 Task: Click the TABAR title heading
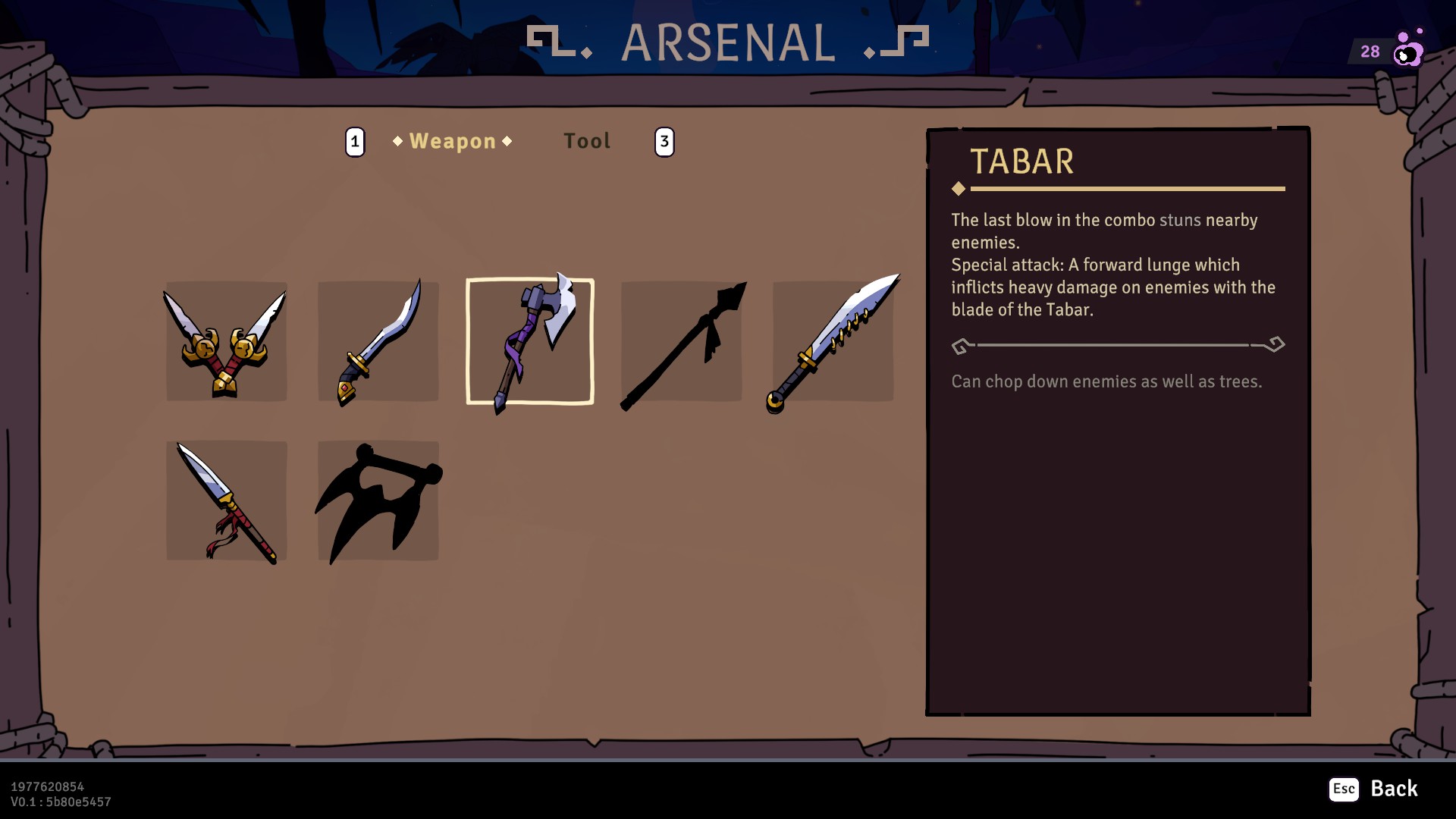(x=1022, y=162)
